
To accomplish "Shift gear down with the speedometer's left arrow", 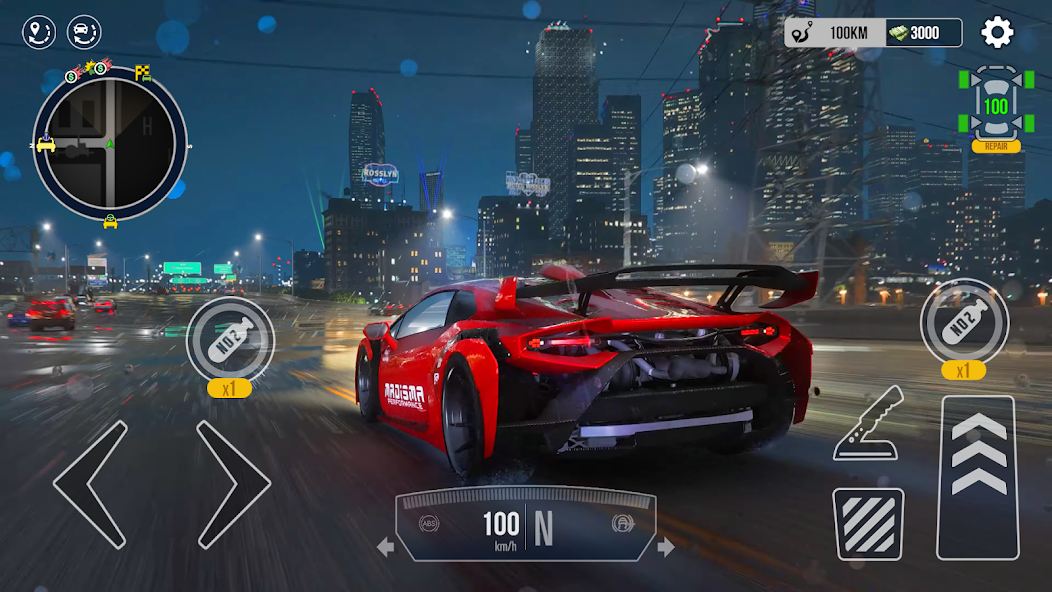I will 385,547.
